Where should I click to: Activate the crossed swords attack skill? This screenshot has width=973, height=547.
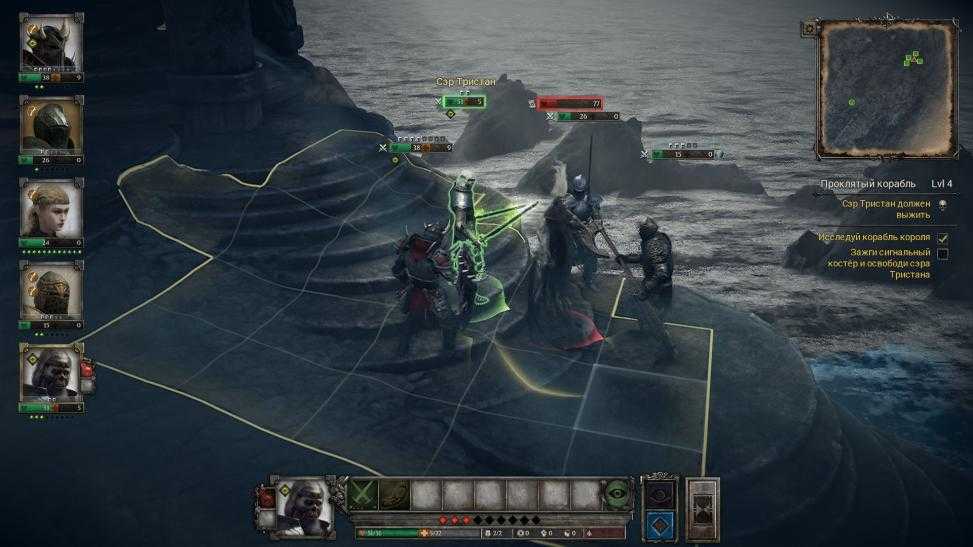363,495
